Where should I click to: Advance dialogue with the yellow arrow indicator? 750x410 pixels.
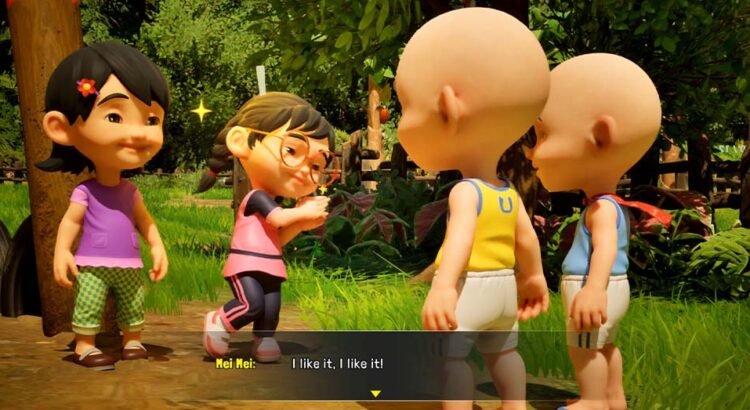(375, 393)
